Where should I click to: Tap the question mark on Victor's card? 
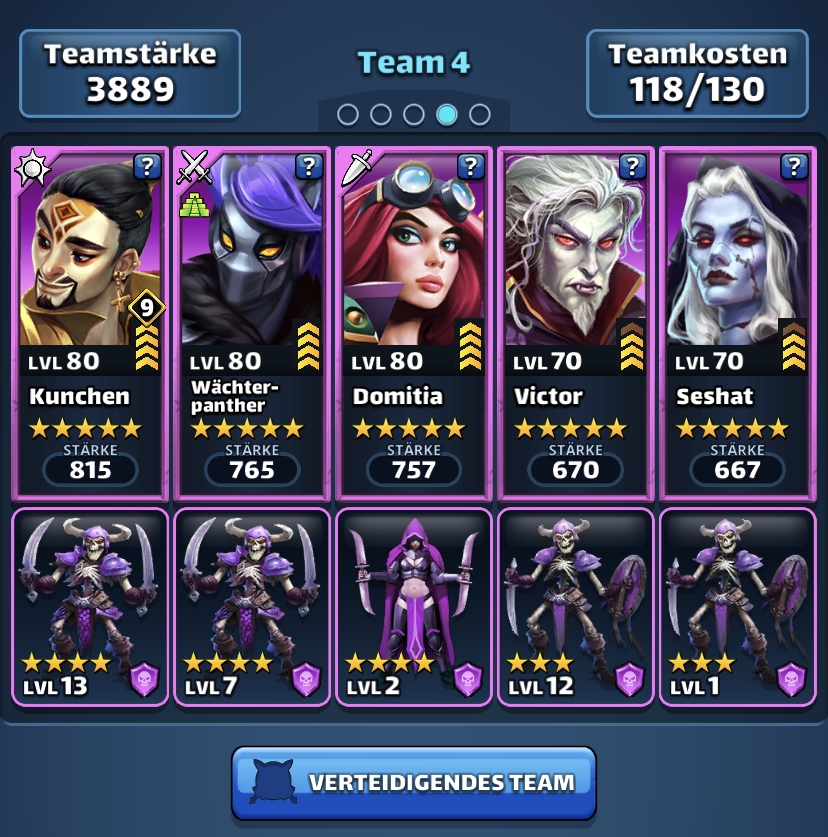(x=632, y=166)
